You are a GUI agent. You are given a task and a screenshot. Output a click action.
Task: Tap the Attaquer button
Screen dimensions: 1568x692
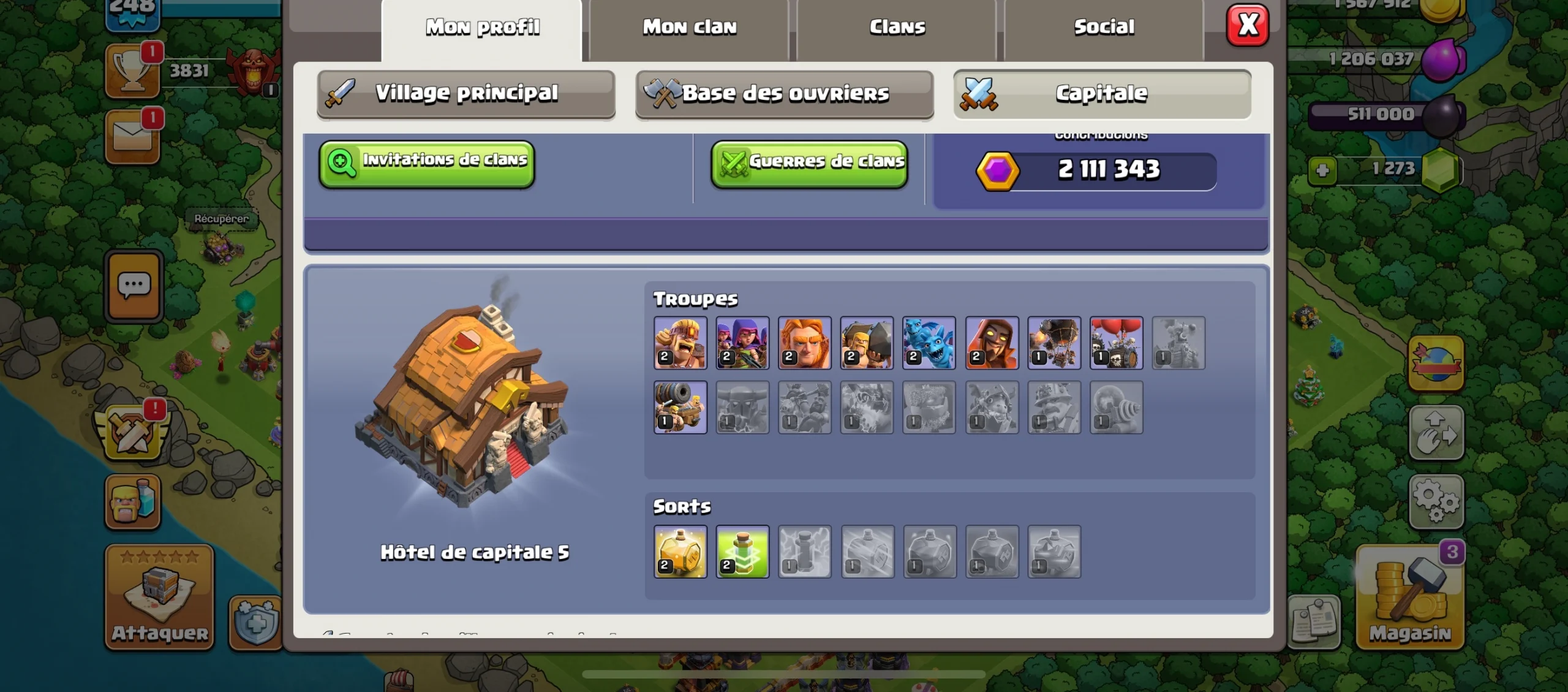160,596
